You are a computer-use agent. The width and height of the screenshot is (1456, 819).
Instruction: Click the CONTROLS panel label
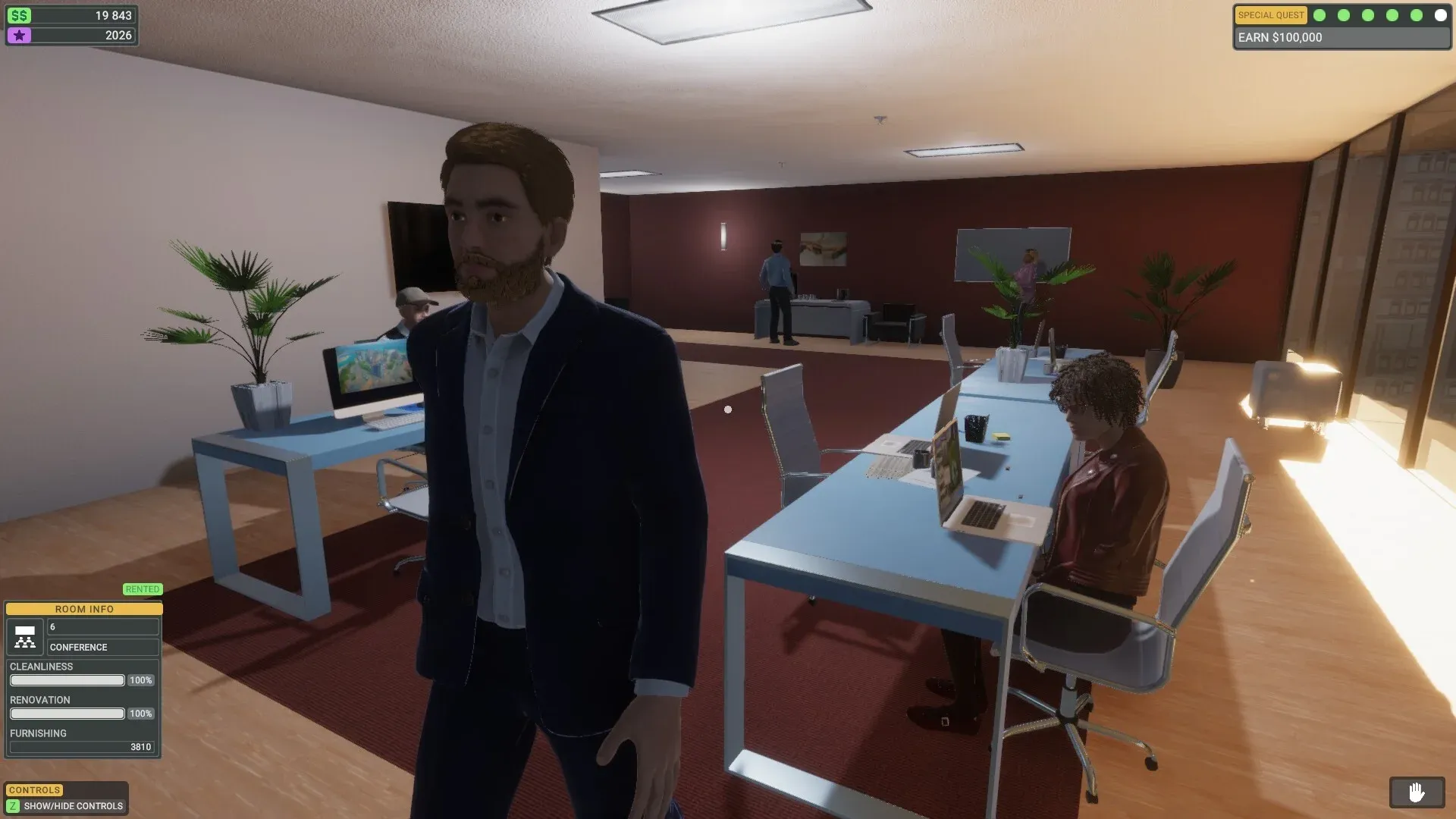click(x=33, y=789)
